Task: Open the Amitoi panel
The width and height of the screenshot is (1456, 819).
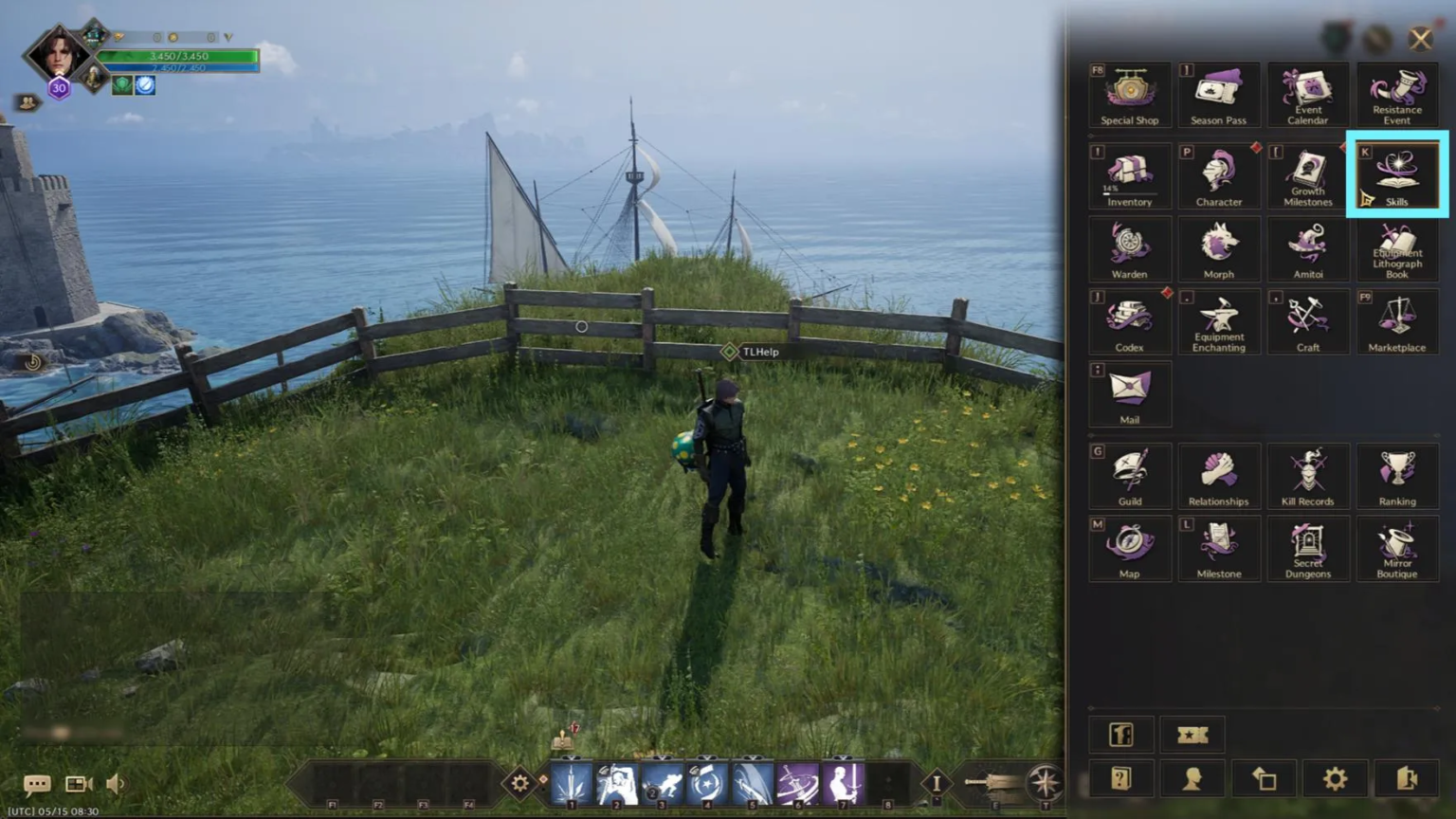Action: (1307, 248)
